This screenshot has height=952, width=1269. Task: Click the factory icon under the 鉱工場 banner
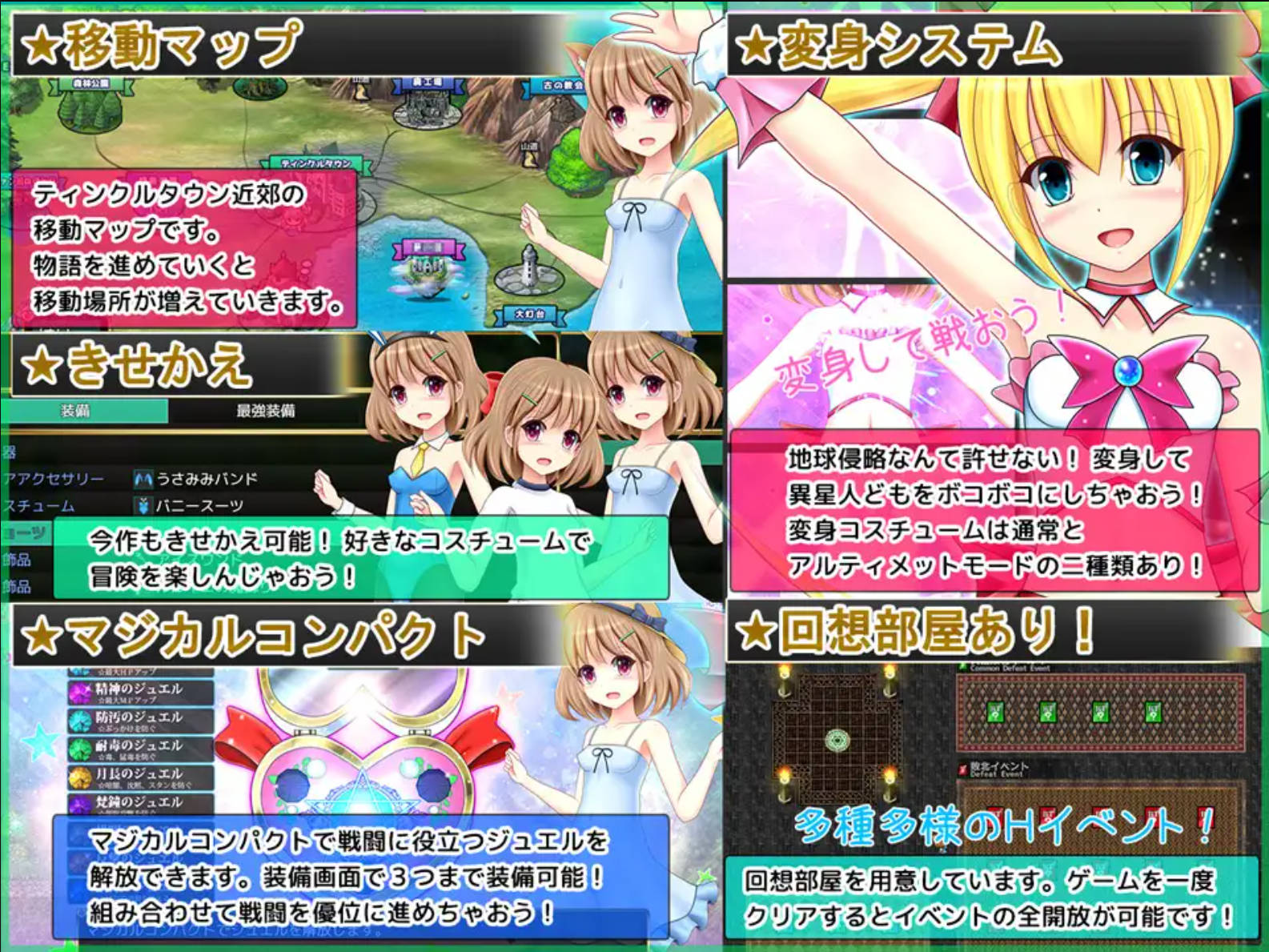[x=427, y=112]
